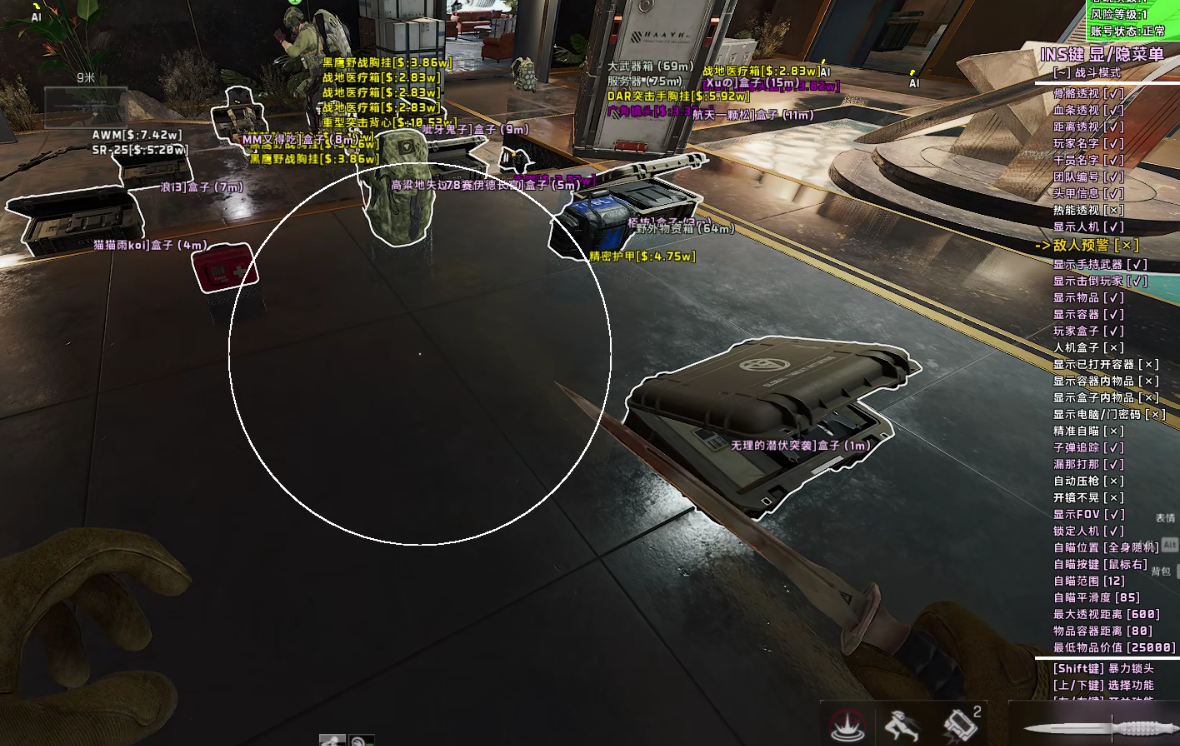The image size is (1180, 746).
Task: Select the gadget icon with count 2
Action: [960, 724]
